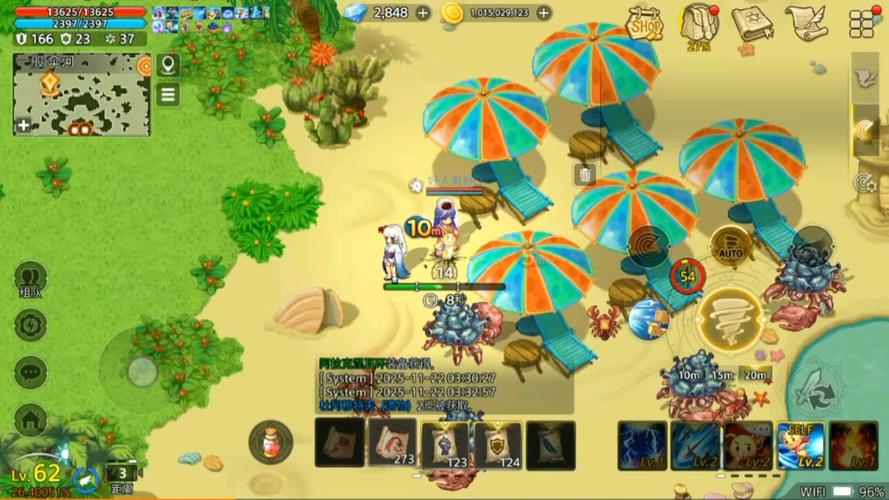The height and width of the screenshot is (500, 889).
Task: Expand the minimap with the plus button
Action: tap(24, 125)
